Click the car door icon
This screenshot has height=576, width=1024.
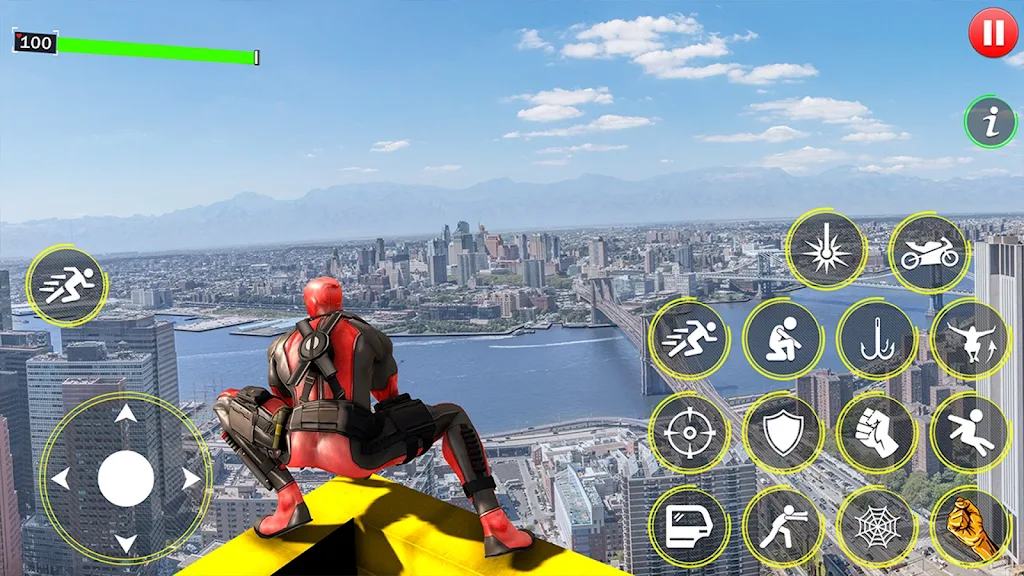pos(689,526)
